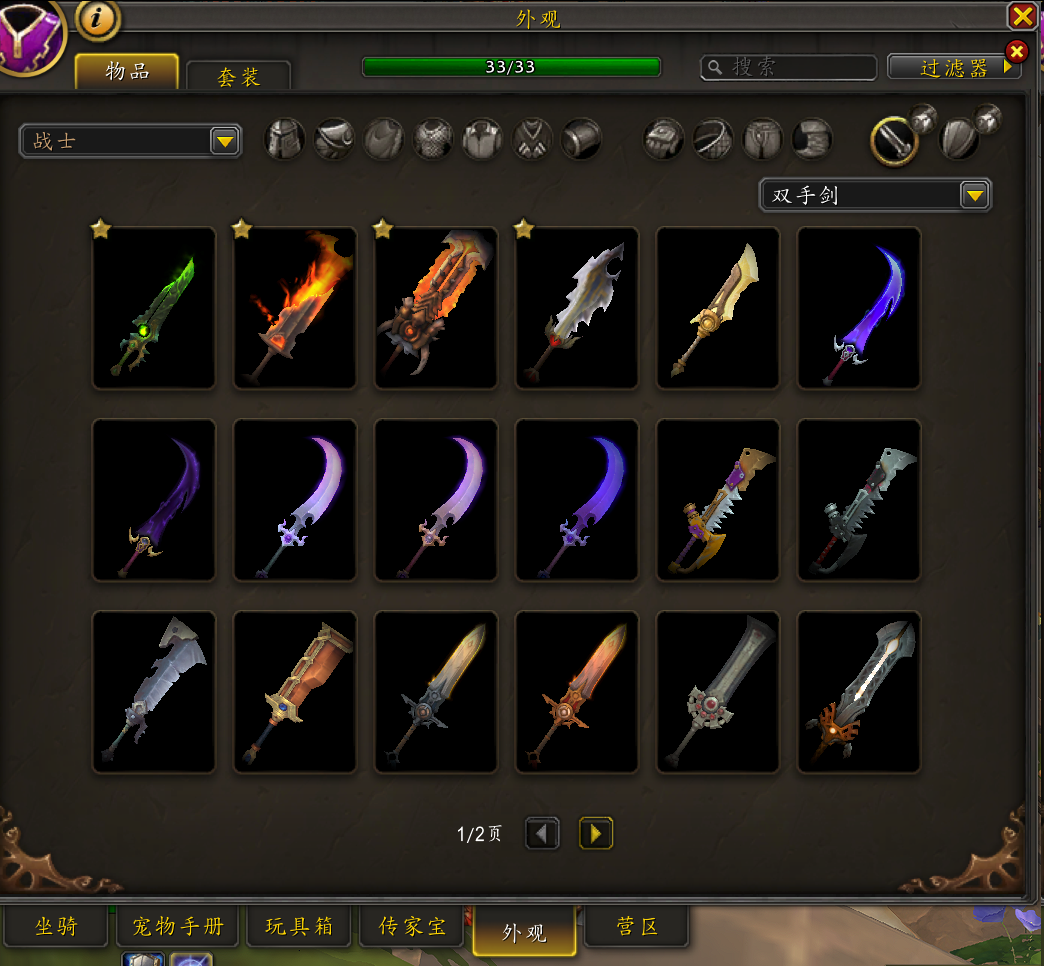This screenshot has height=966, width=1044.
Task: Open the 玩具箱 toy box tab
Action: [299, 927]
